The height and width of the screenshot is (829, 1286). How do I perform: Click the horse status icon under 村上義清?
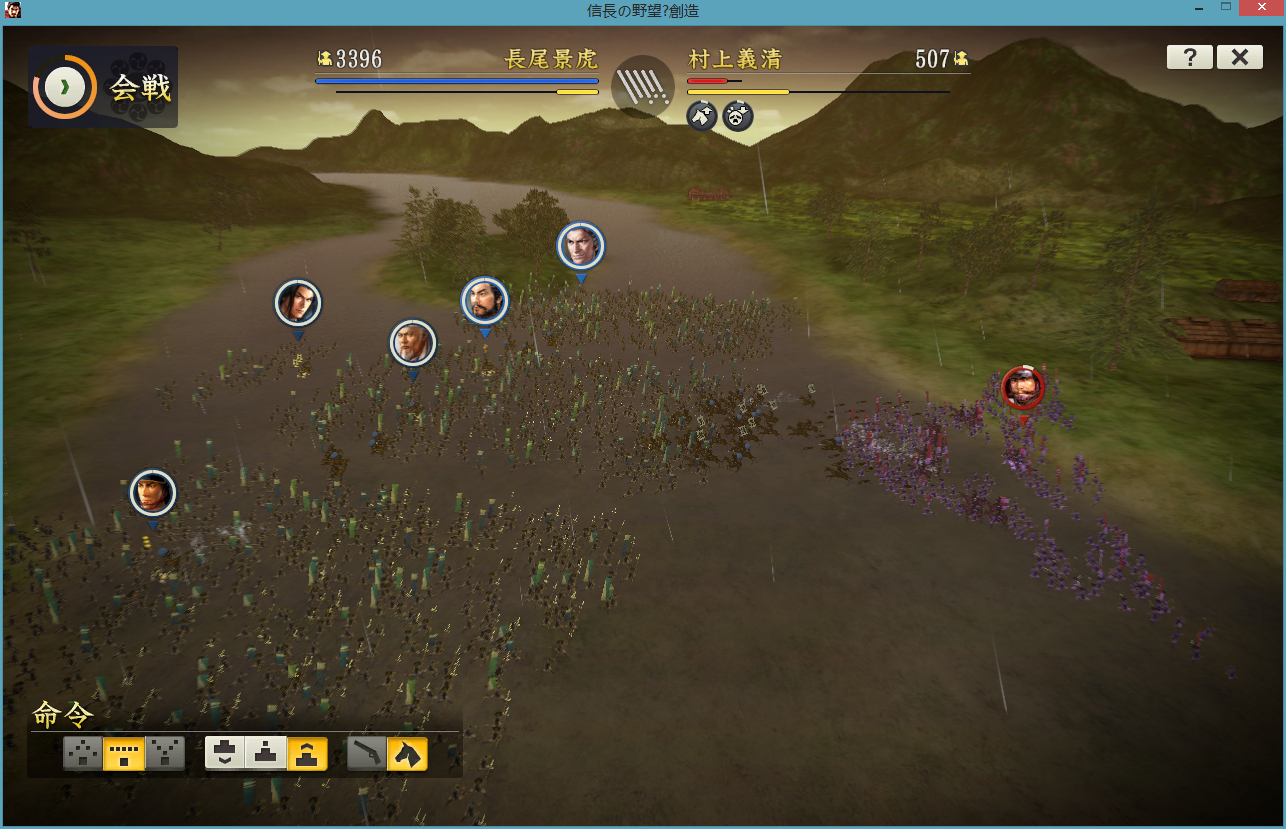[702, 116]
